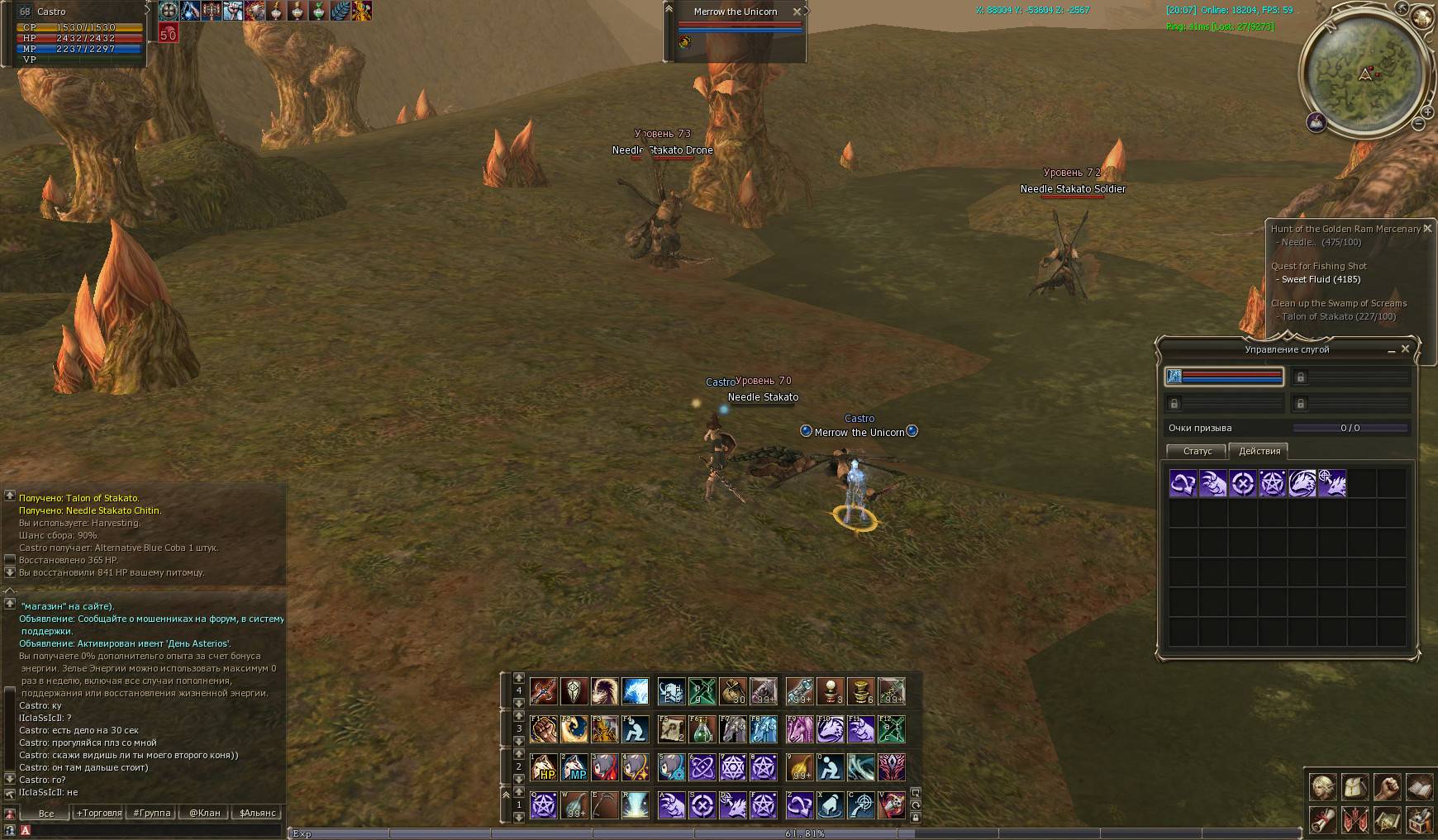The image size is (1438, 840).
Task: Open the $Альянс chat tab
Action: click(x=257, y=813)
